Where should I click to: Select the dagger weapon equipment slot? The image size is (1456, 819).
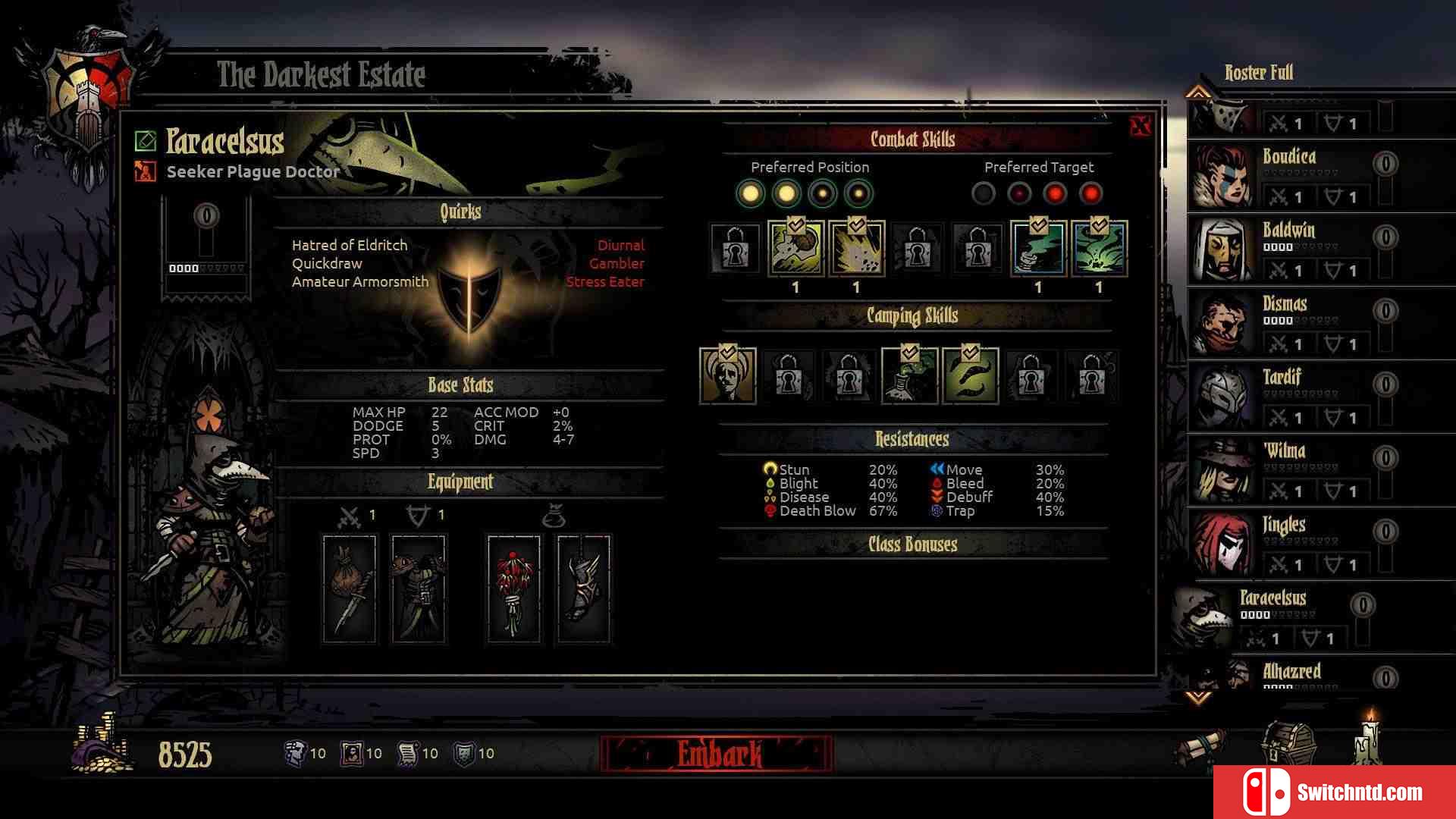coord(350,588)
